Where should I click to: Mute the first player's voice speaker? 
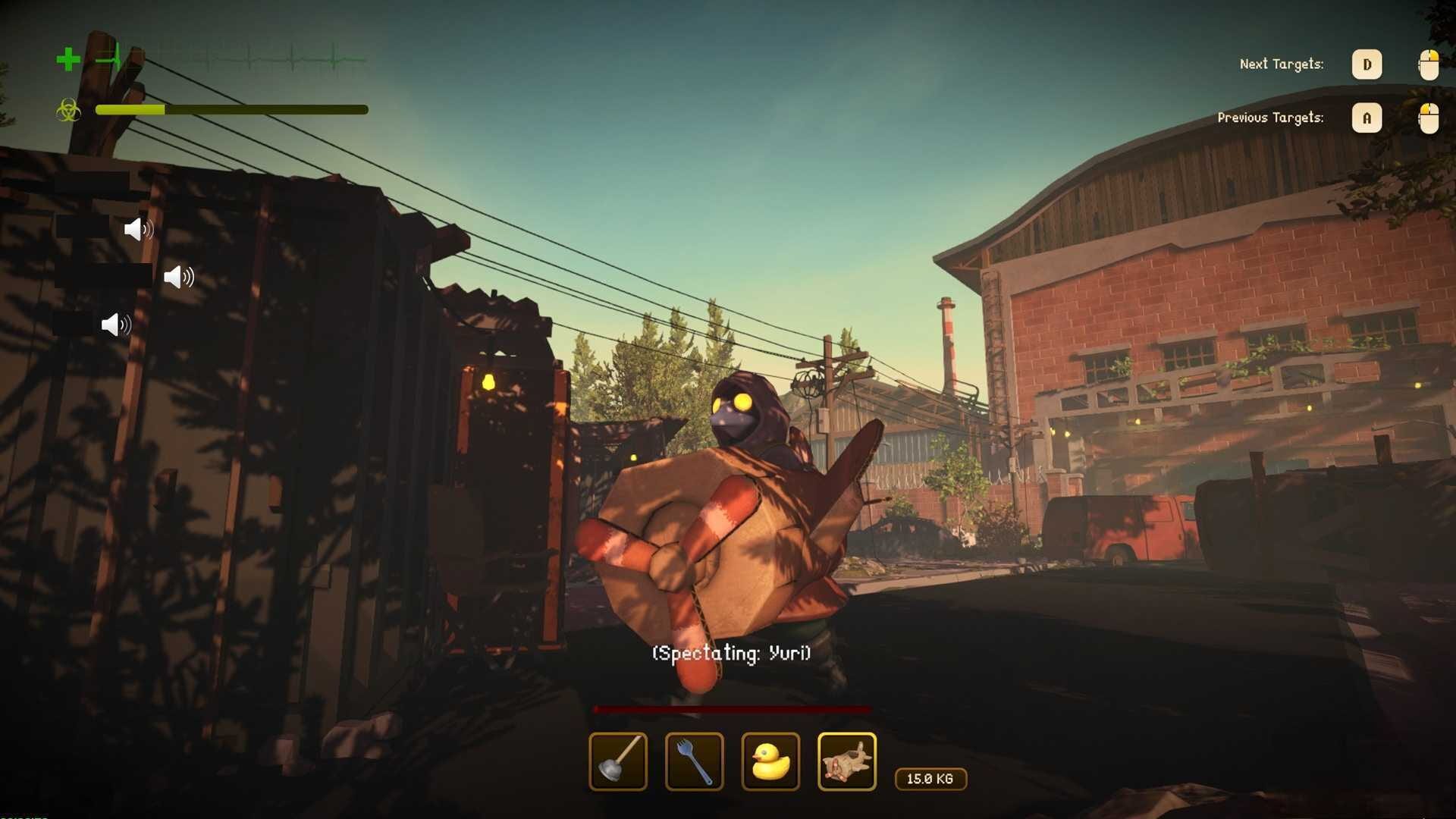tap(139, 230)
